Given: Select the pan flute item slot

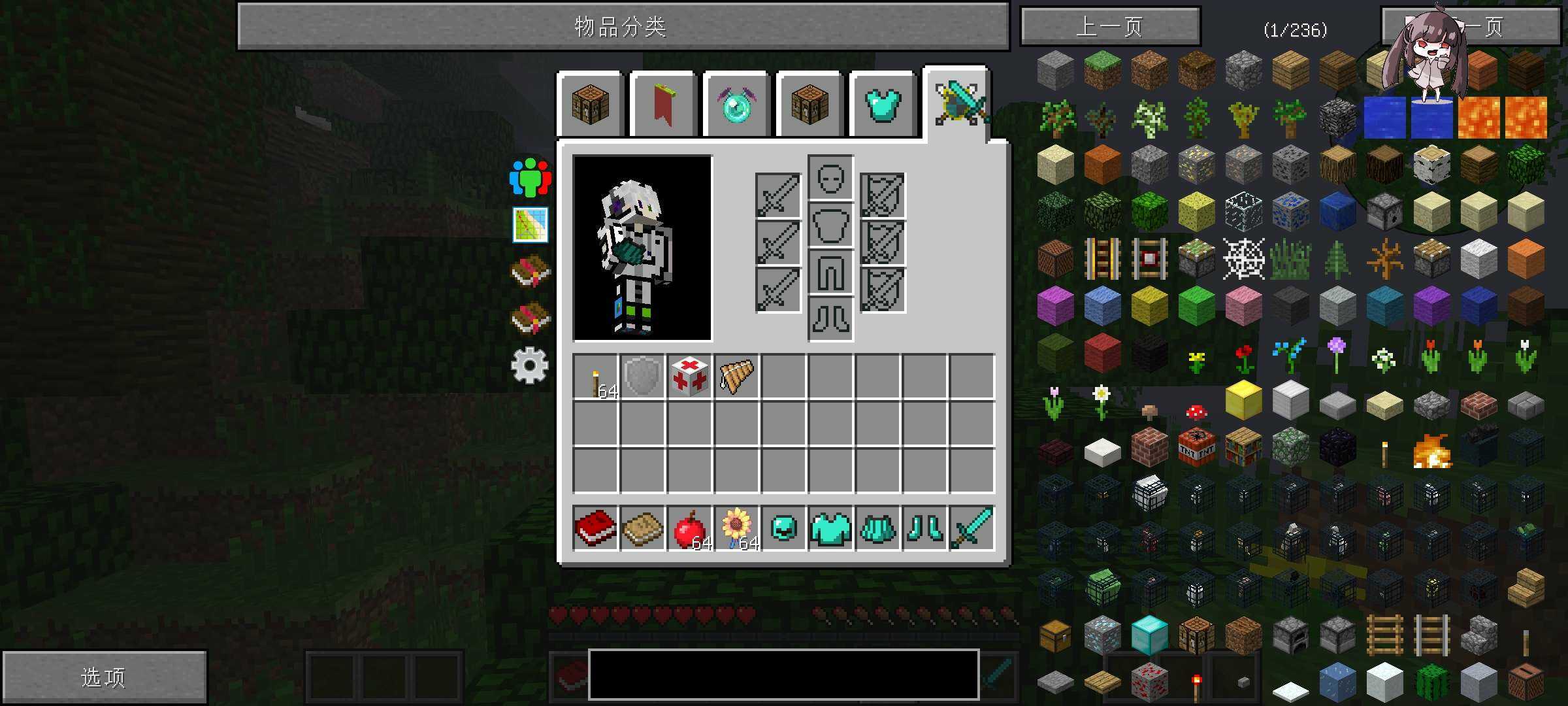Looking at the screenshot, I should click(736, 377).
